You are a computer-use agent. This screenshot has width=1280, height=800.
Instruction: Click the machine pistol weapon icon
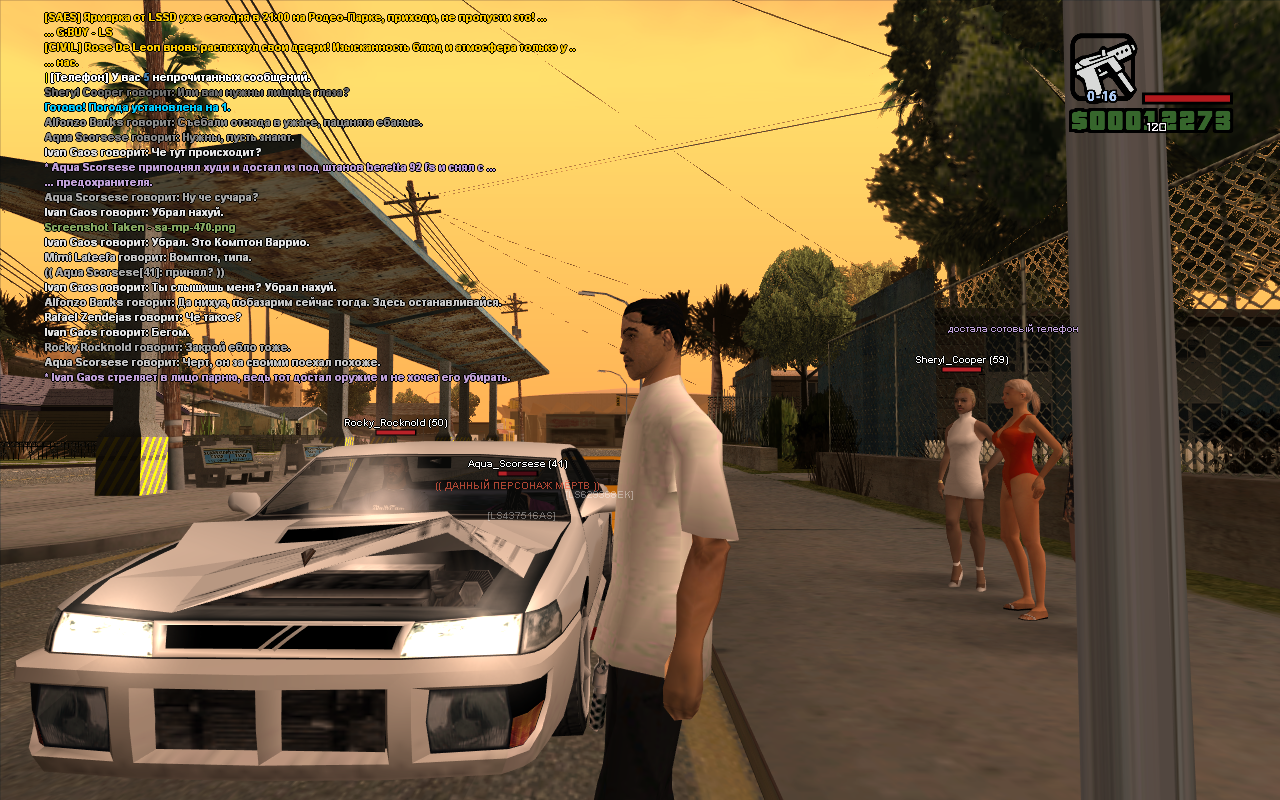(1102, 66)
